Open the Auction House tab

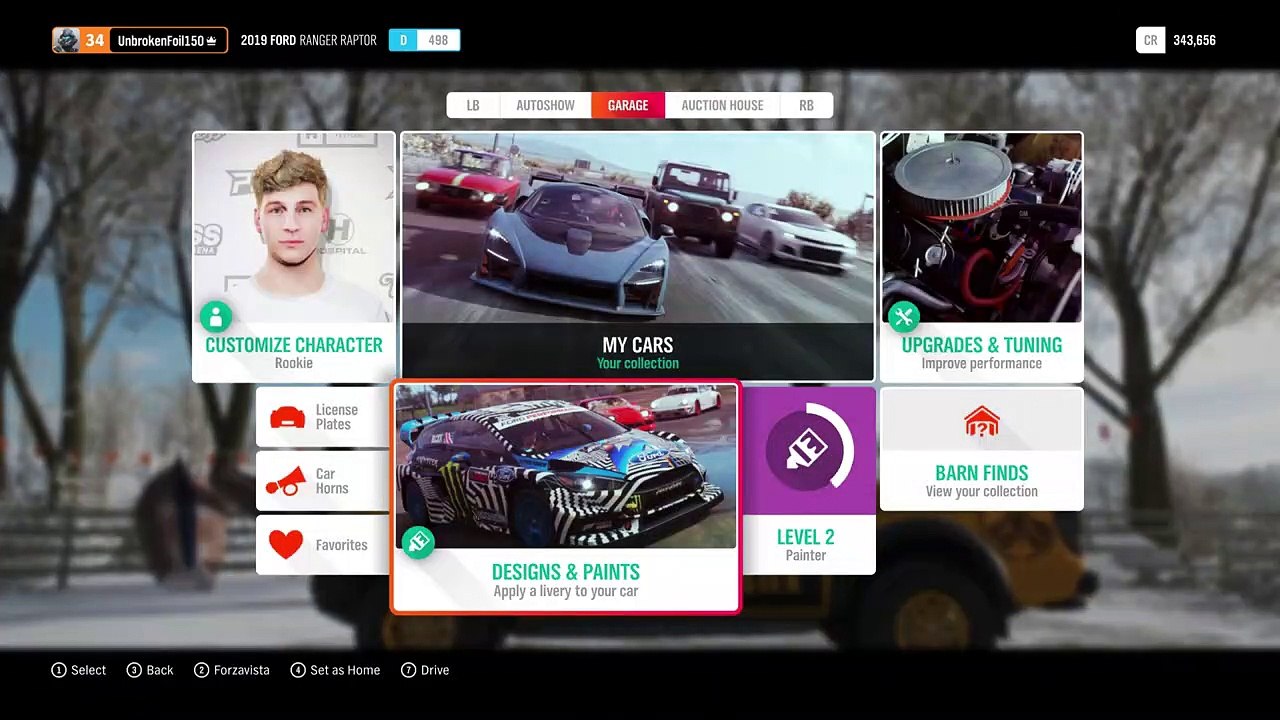point(722,105)
